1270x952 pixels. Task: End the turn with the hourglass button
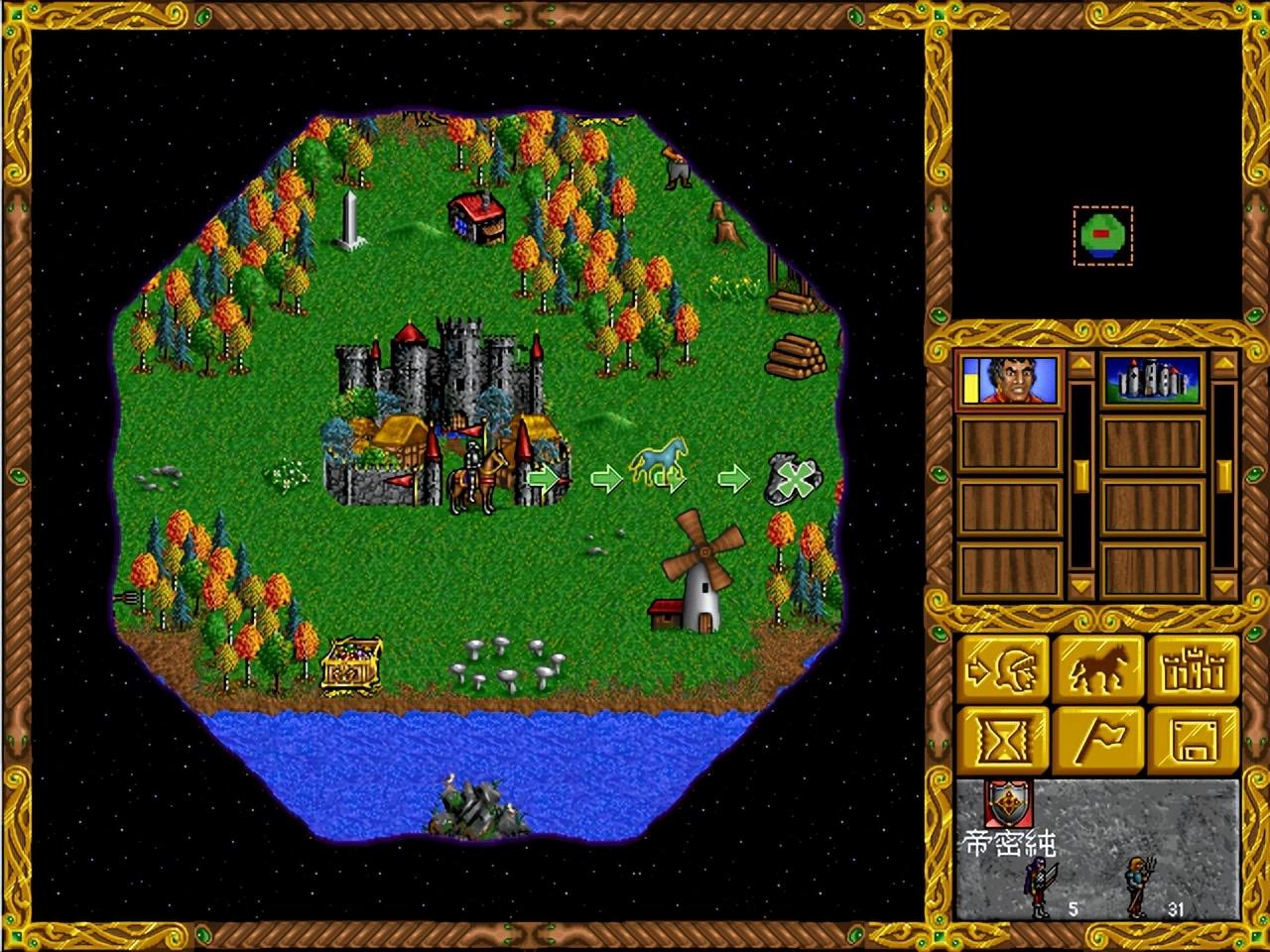[x=1002, y=741]
